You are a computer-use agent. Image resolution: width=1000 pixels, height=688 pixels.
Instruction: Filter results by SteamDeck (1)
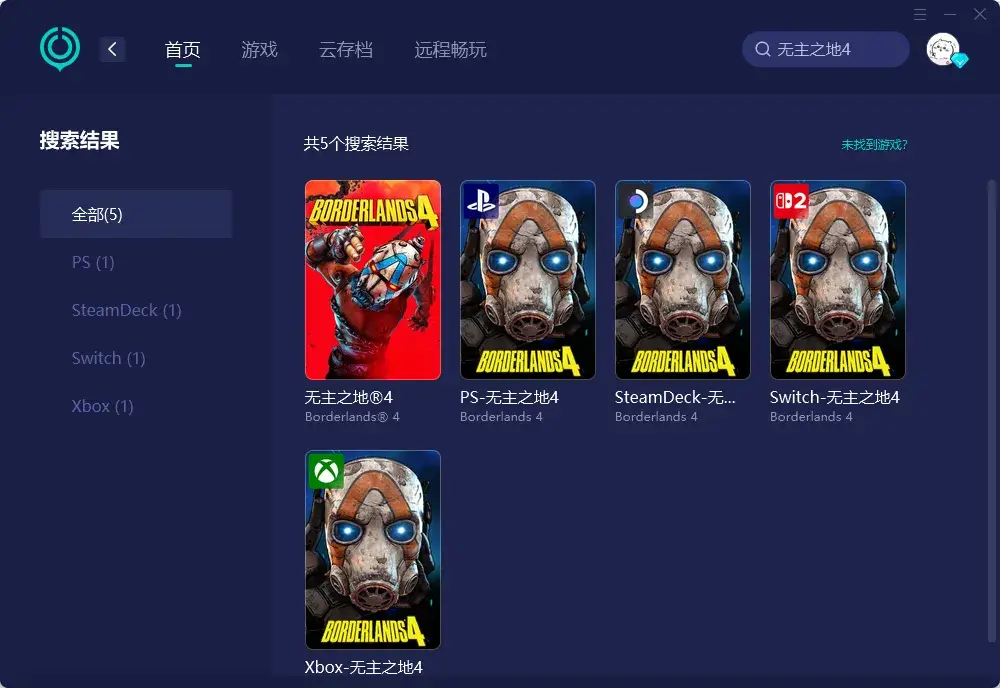126,310
